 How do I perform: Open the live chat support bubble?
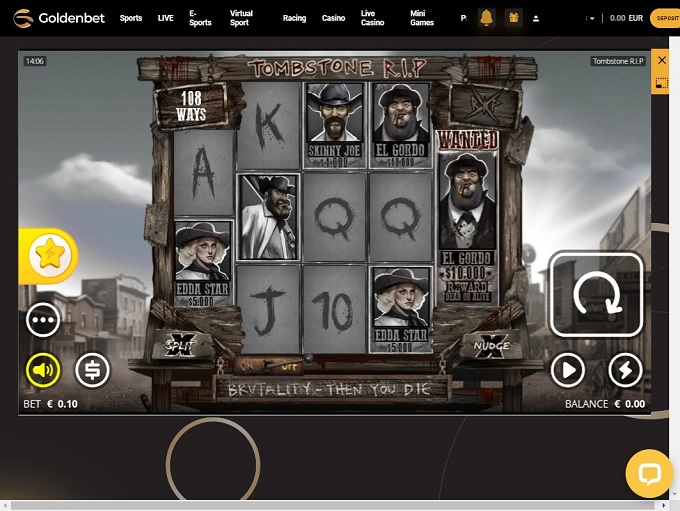pos(649,473)
